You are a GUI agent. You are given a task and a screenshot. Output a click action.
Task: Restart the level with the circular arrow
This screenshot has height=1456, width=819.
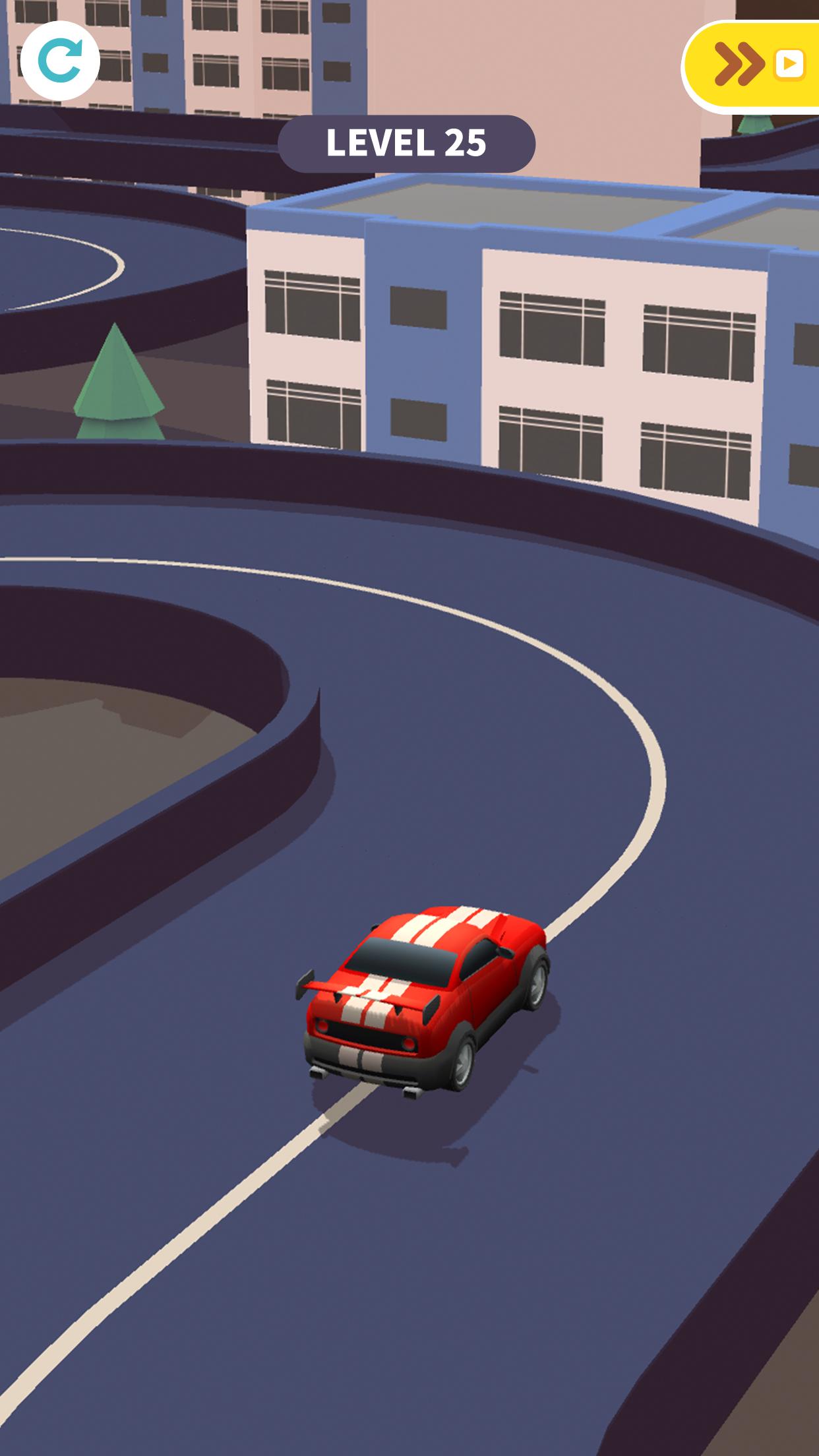pyautogui.click(x=60, y=61)
